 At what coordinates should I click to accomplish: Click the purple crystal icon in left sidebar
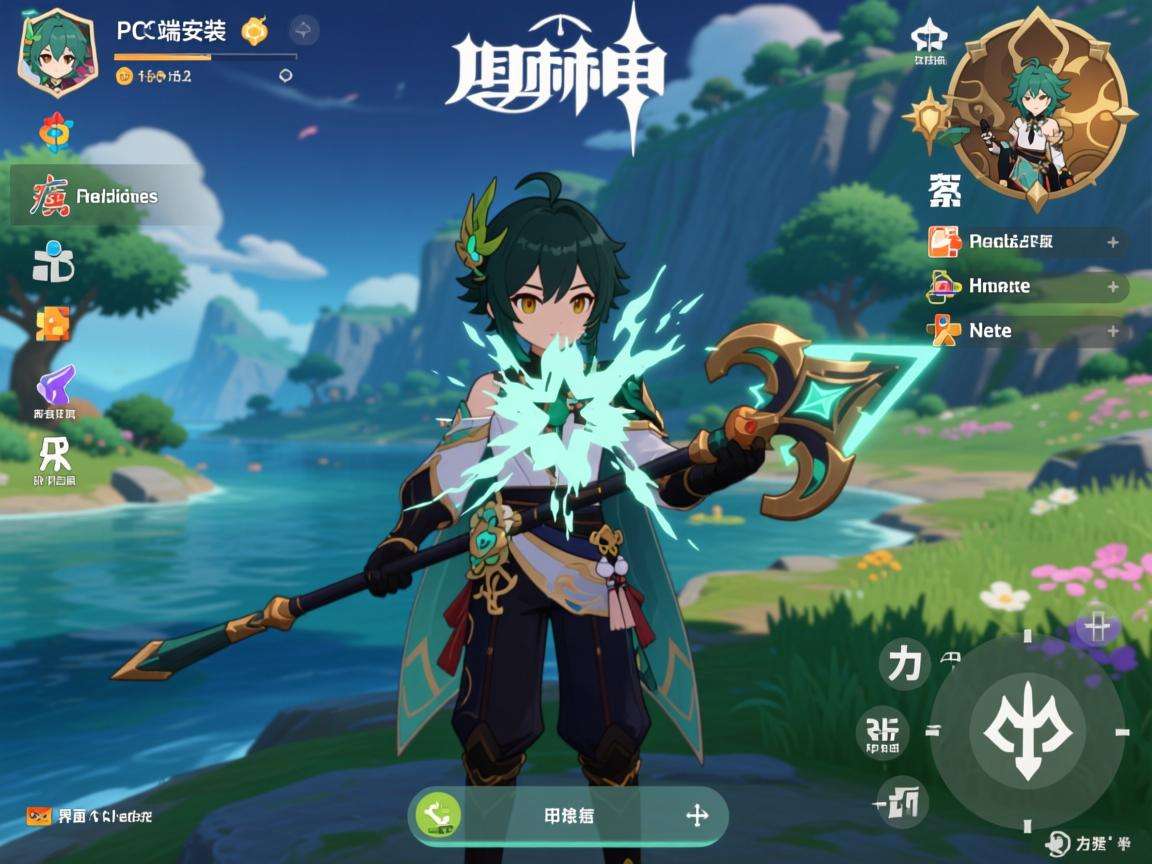coord(55,386)
